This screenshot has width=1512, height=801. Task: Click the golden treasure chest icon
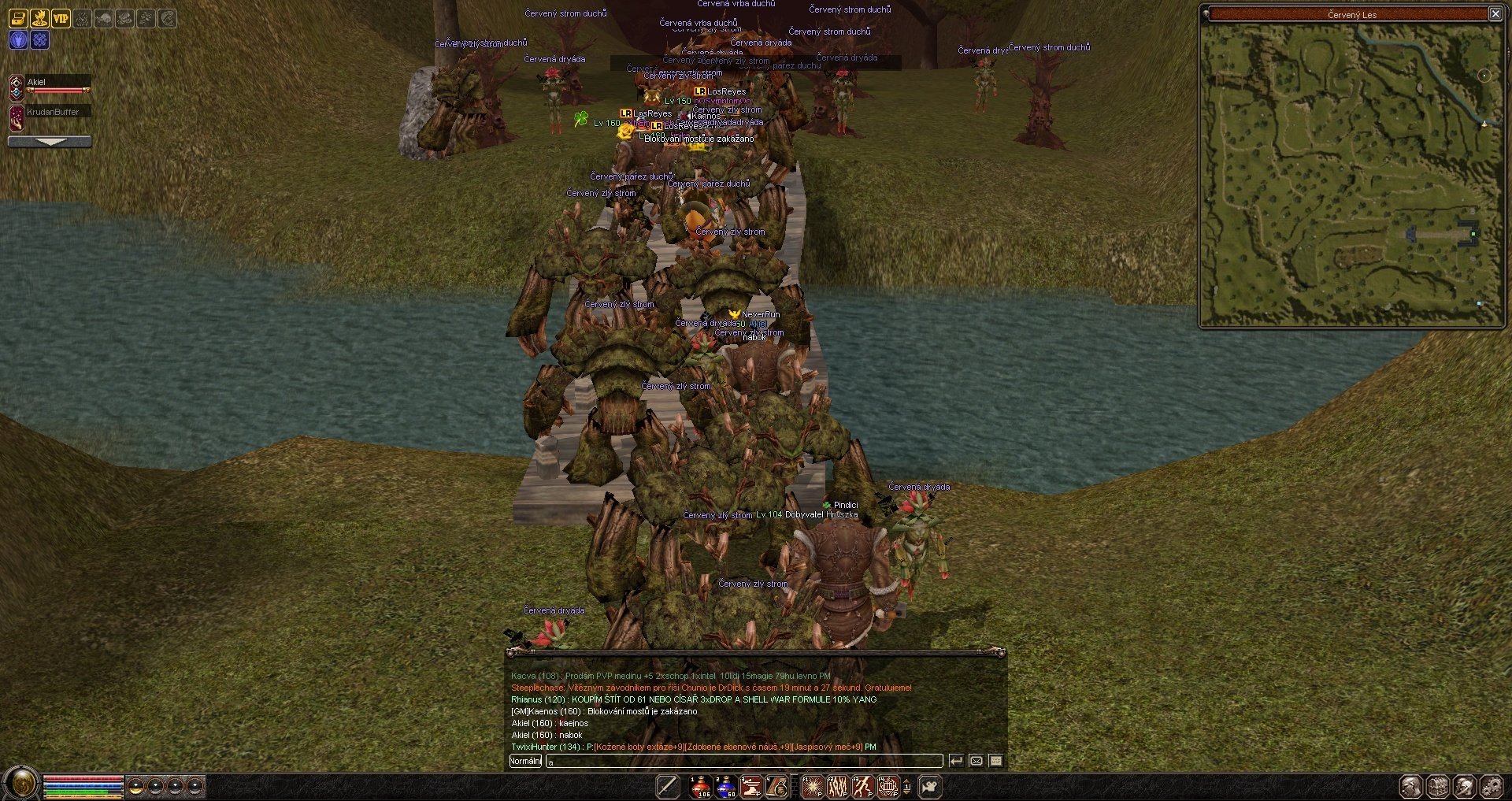[x=18, y=18]
